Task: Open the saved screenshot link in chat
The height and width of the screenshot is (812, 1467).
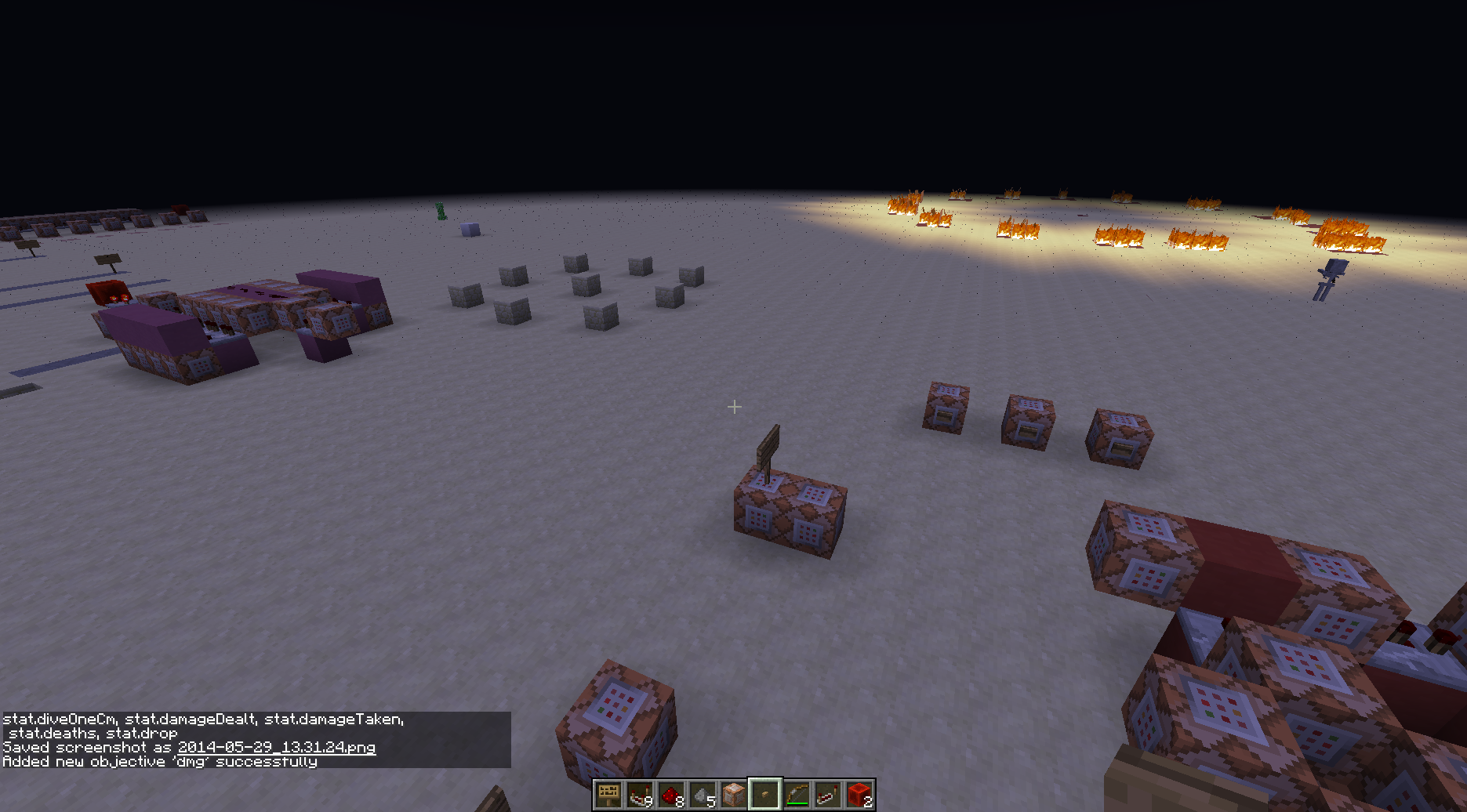Action: (x=277, y=748)
